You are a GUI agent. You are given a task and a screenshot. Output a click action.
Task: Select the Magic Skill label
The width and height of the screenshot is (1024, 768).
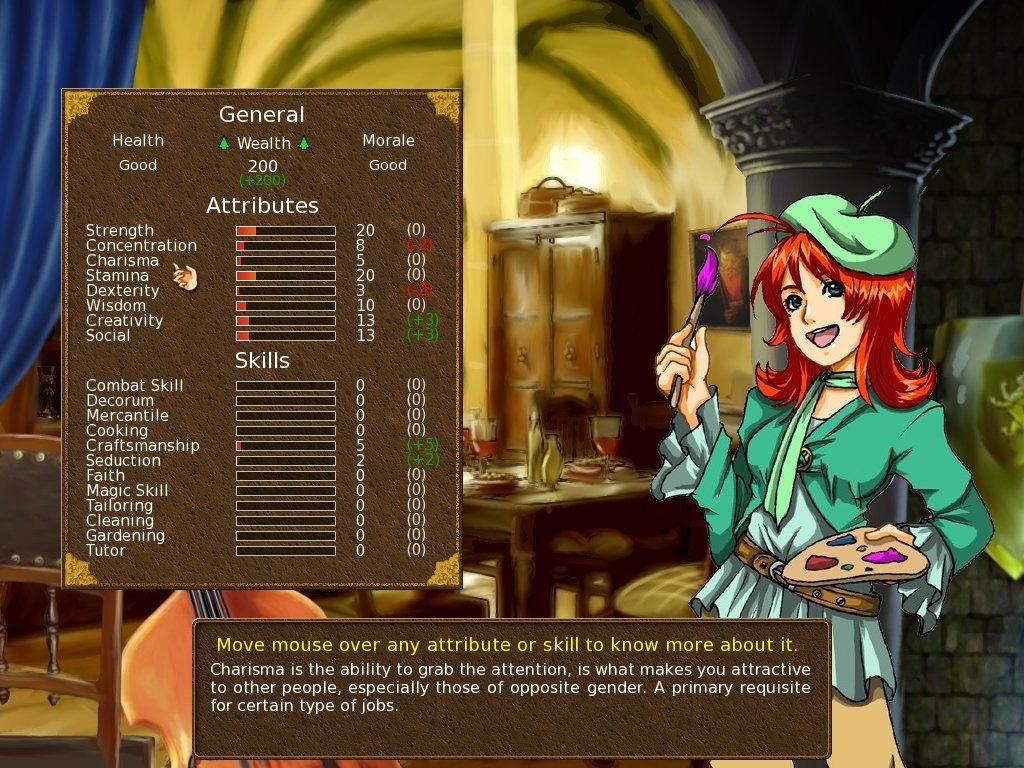127,491
